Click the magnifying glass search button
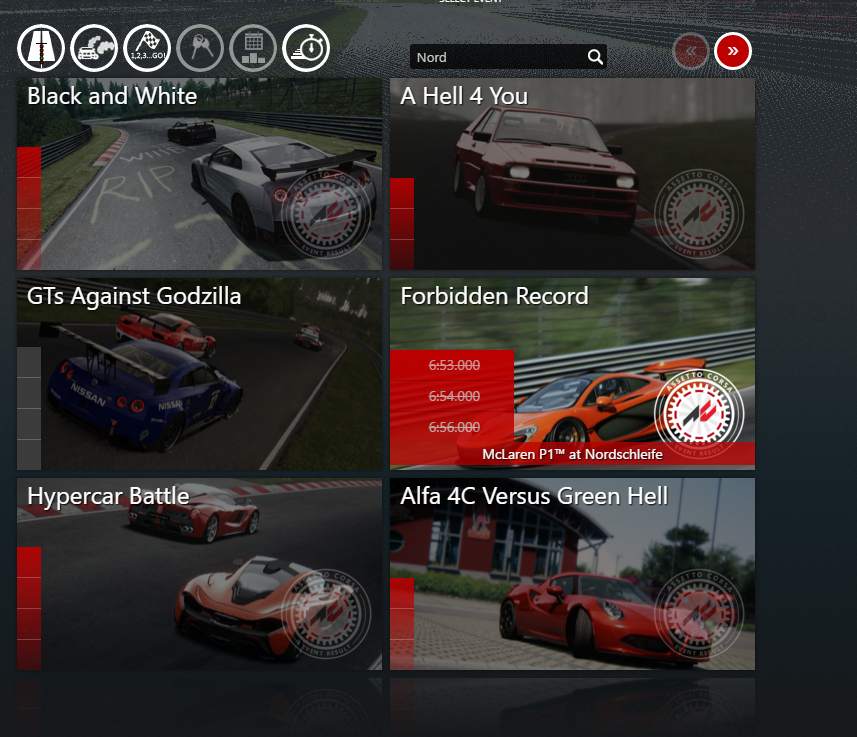The height and width of the screenshot is (737, 857). (595, 57)
